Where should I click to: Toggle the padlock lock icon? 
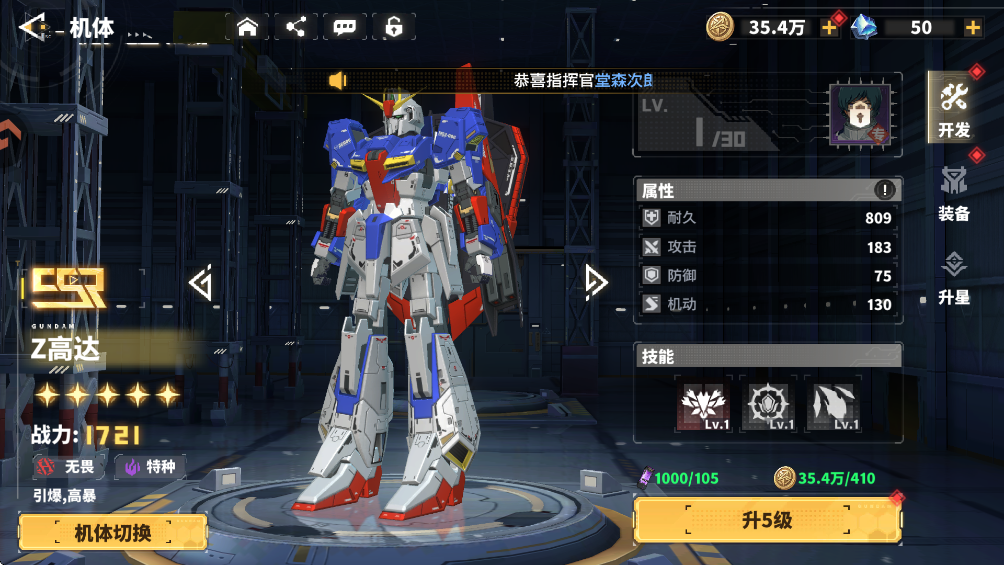pos(394,27)
